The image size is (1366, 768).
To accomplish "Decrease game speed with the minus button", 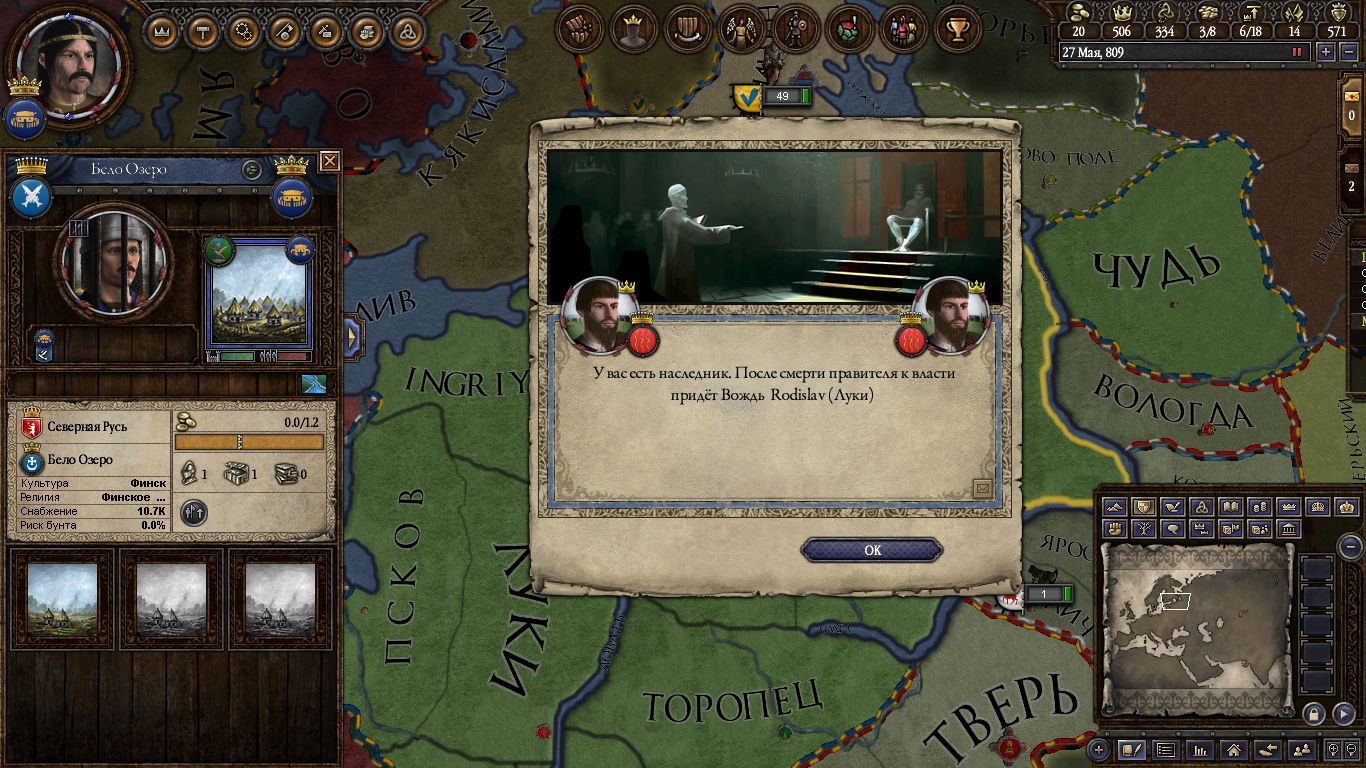I will 1346,52.
